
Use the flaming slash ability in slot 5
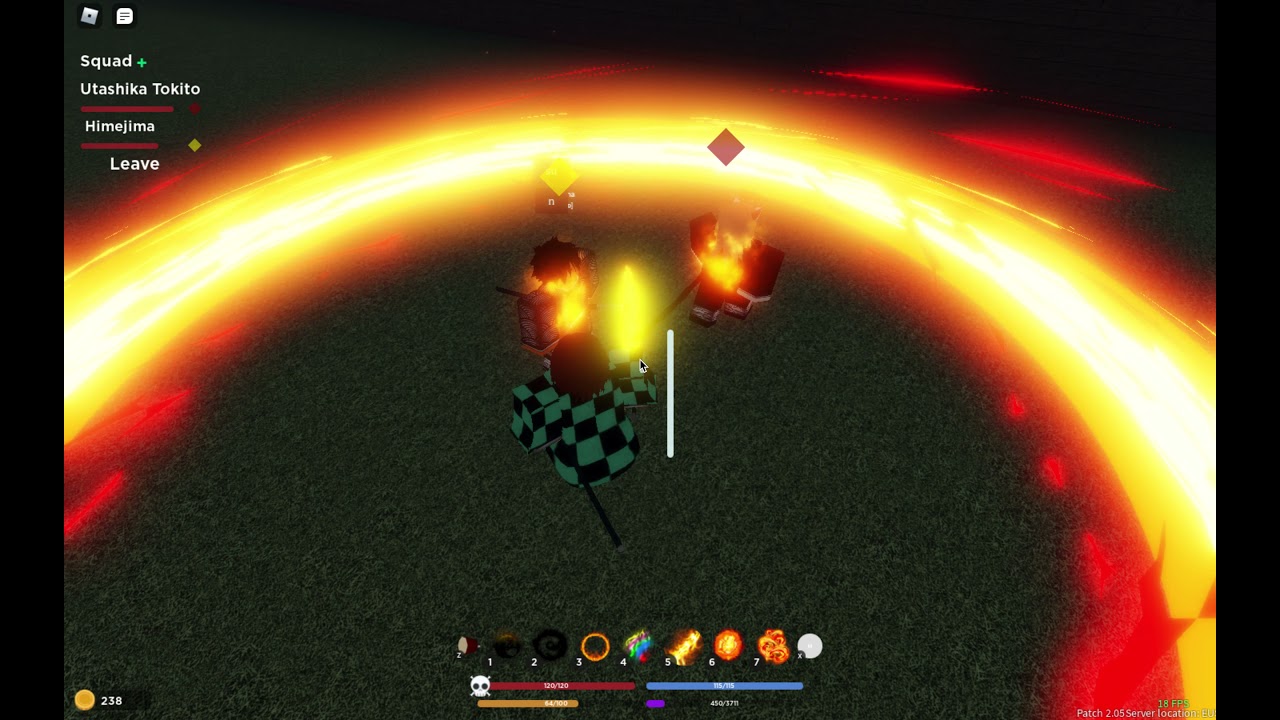(x=684, y=647)
